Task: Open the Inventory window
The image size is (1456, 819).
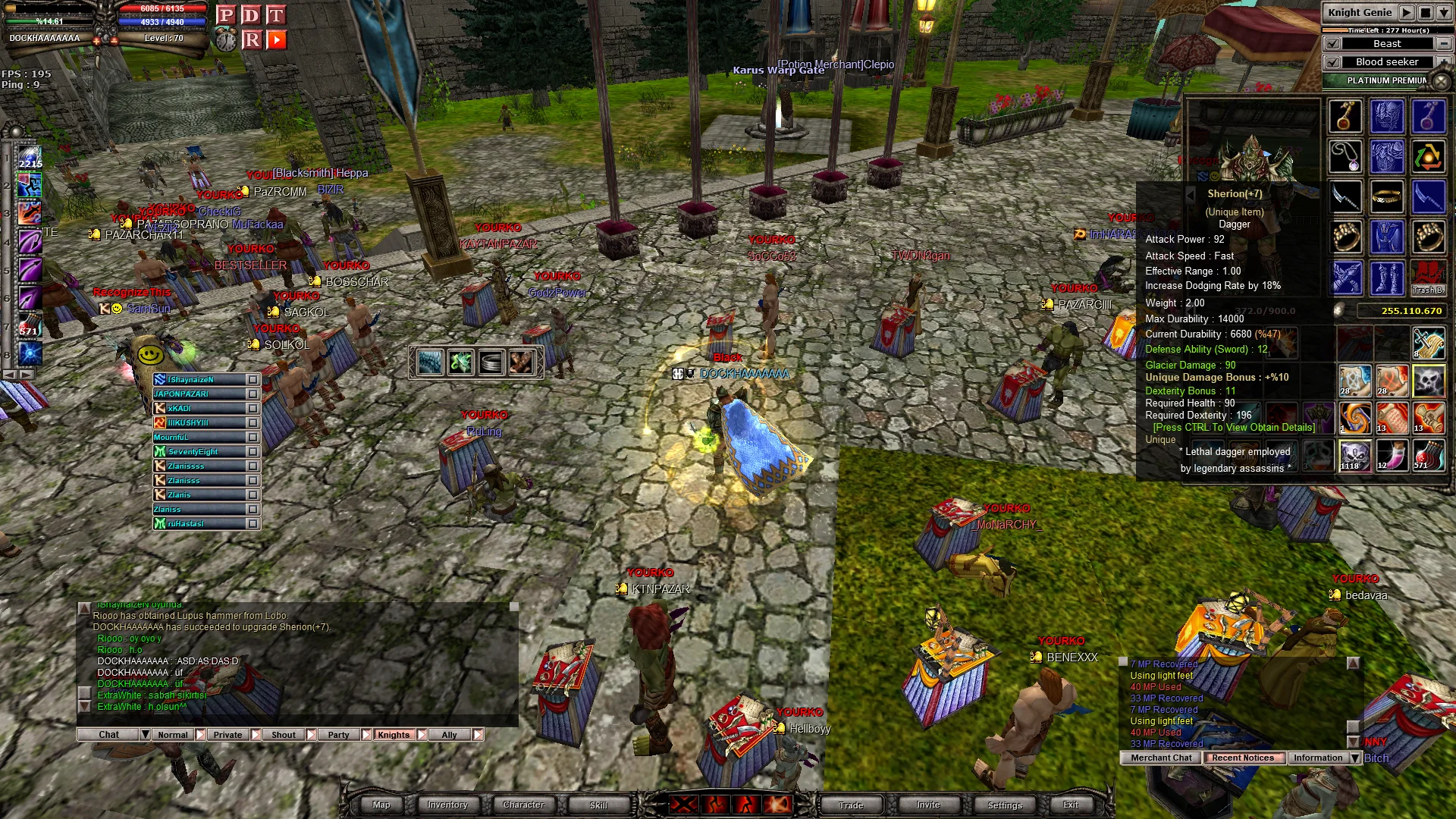Action: pos(447,805)
